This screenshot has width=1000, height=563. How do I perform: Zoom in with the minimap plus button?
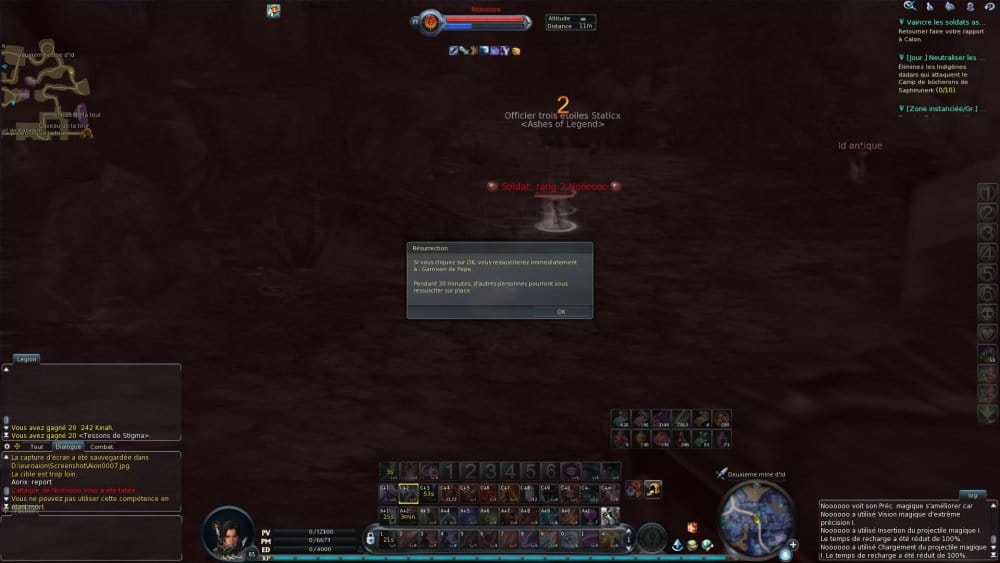pos(793,545)
